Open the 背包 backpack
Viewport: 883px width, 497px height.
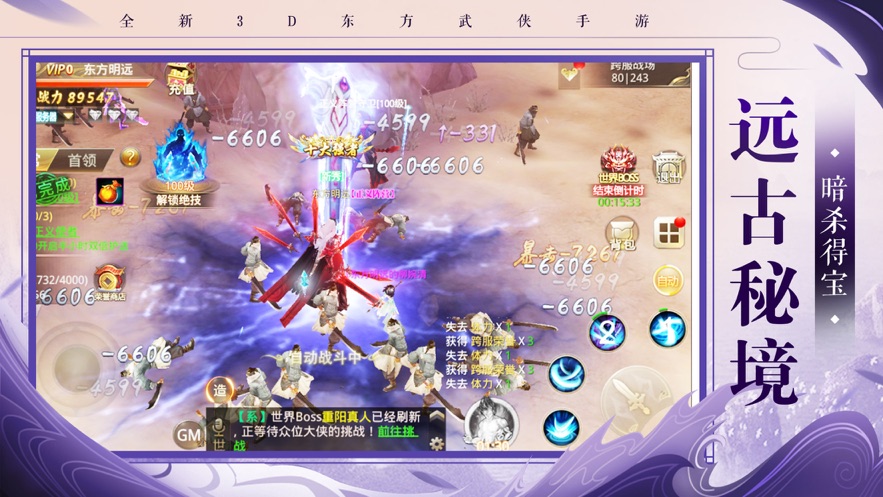pos(623,231)
